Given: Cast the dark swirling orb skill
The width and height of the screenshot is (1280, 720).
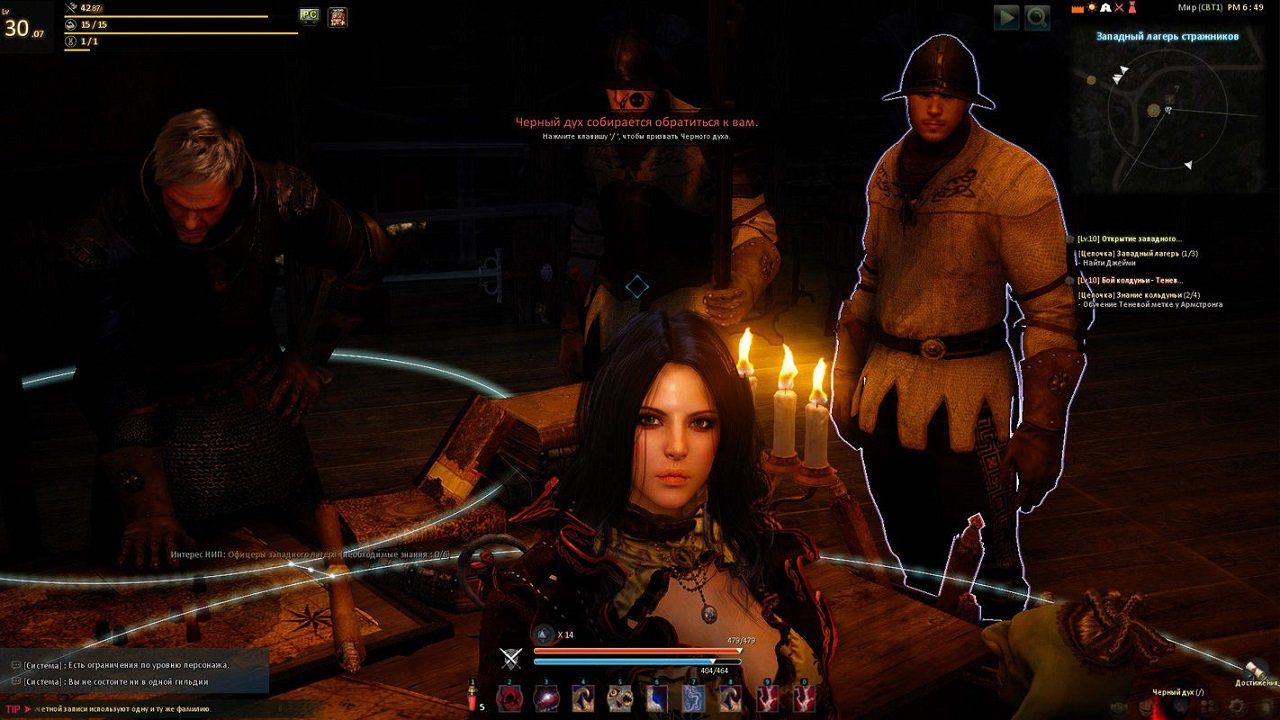Looking at the screenshot, I should pyautogui.click(x=547, y=699).
